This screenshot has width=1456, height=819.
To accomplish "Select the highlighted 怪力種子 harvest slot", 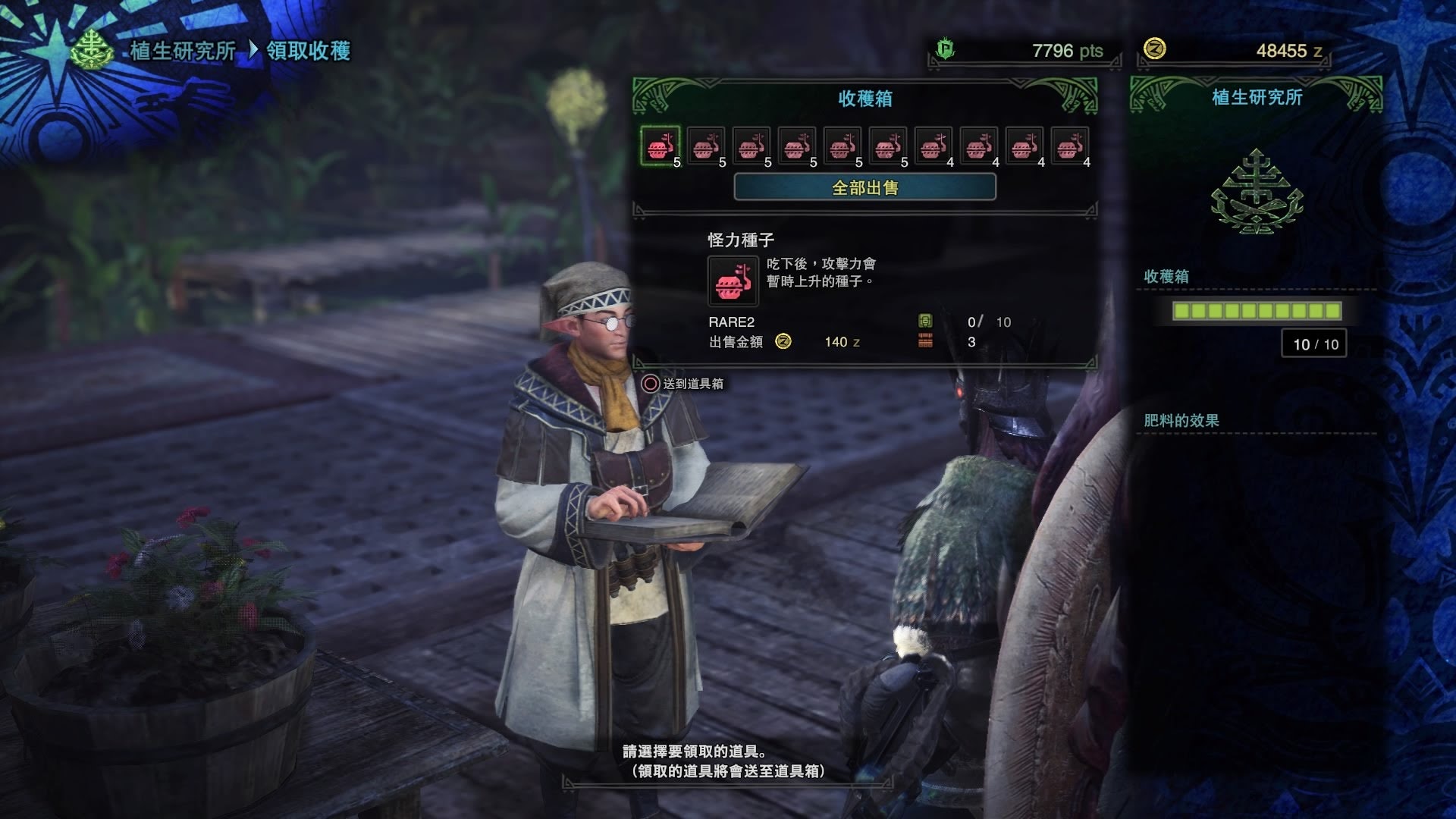I will [x=660, y=146].
